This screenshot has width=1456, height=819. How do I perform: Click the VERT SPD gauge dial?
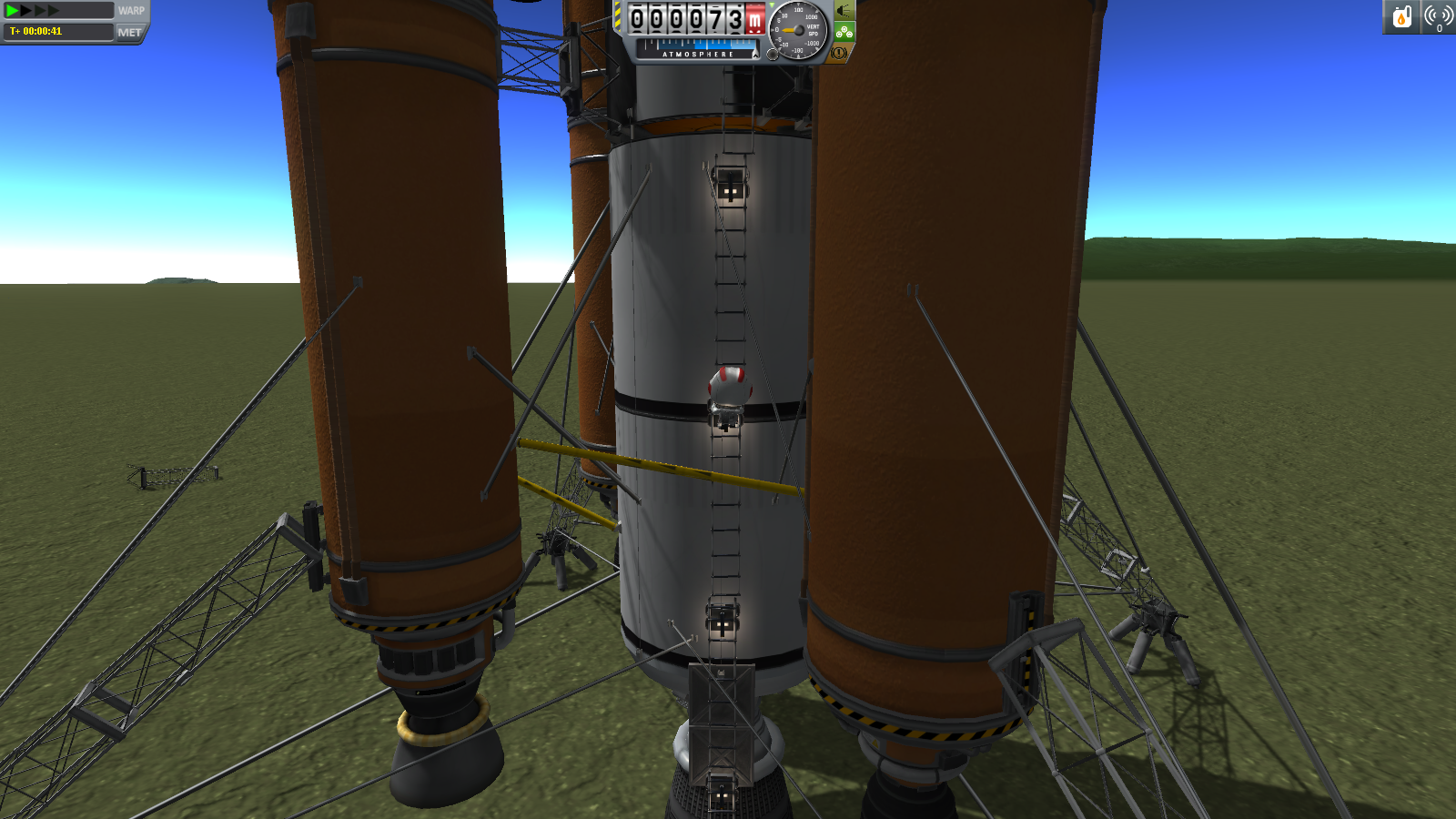[x=798, y=30]
